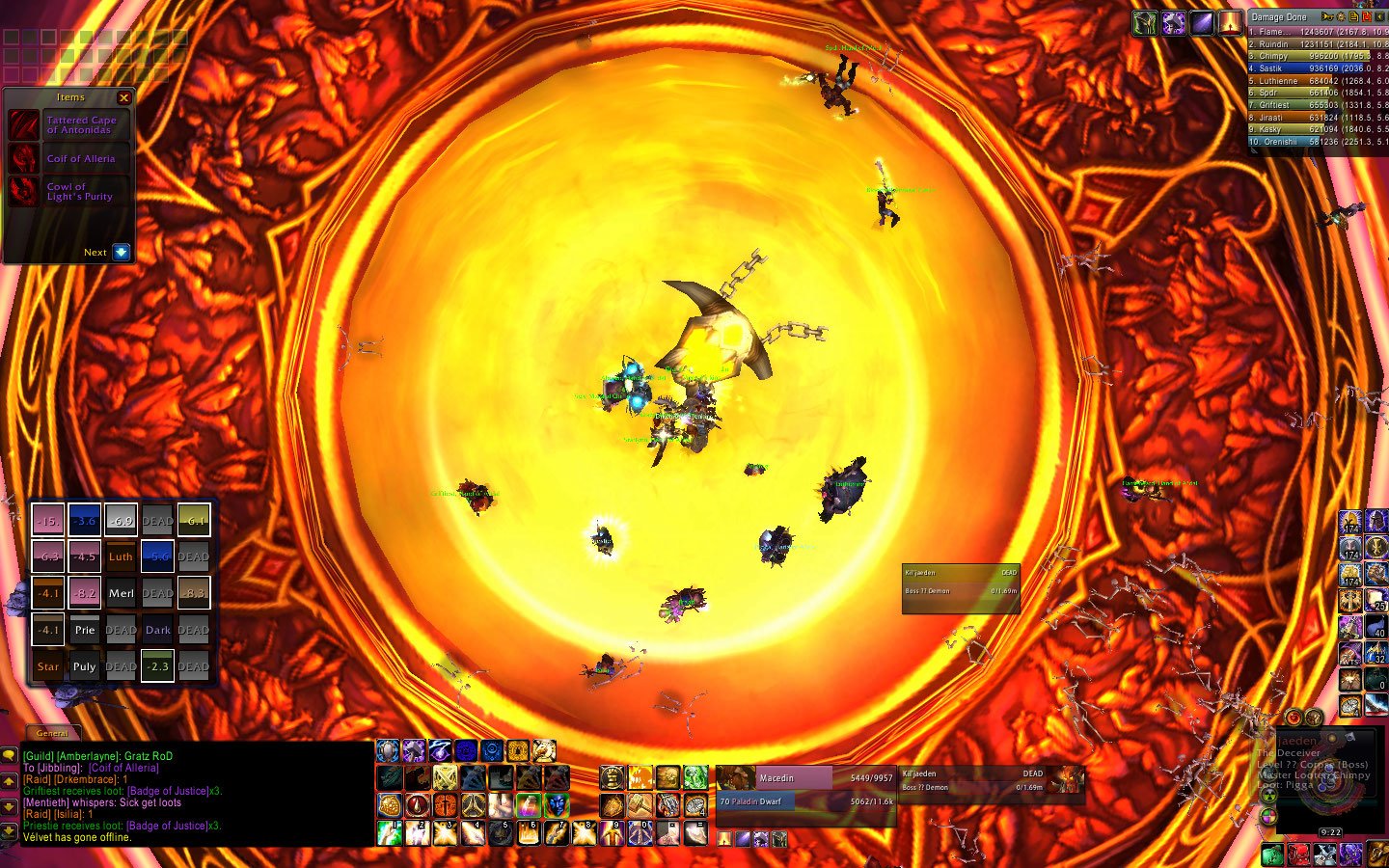Viewport: 1389px width, 868px height.
Task: Click the gear icon on the Damage Done bar
Action: pos(1341,17)
